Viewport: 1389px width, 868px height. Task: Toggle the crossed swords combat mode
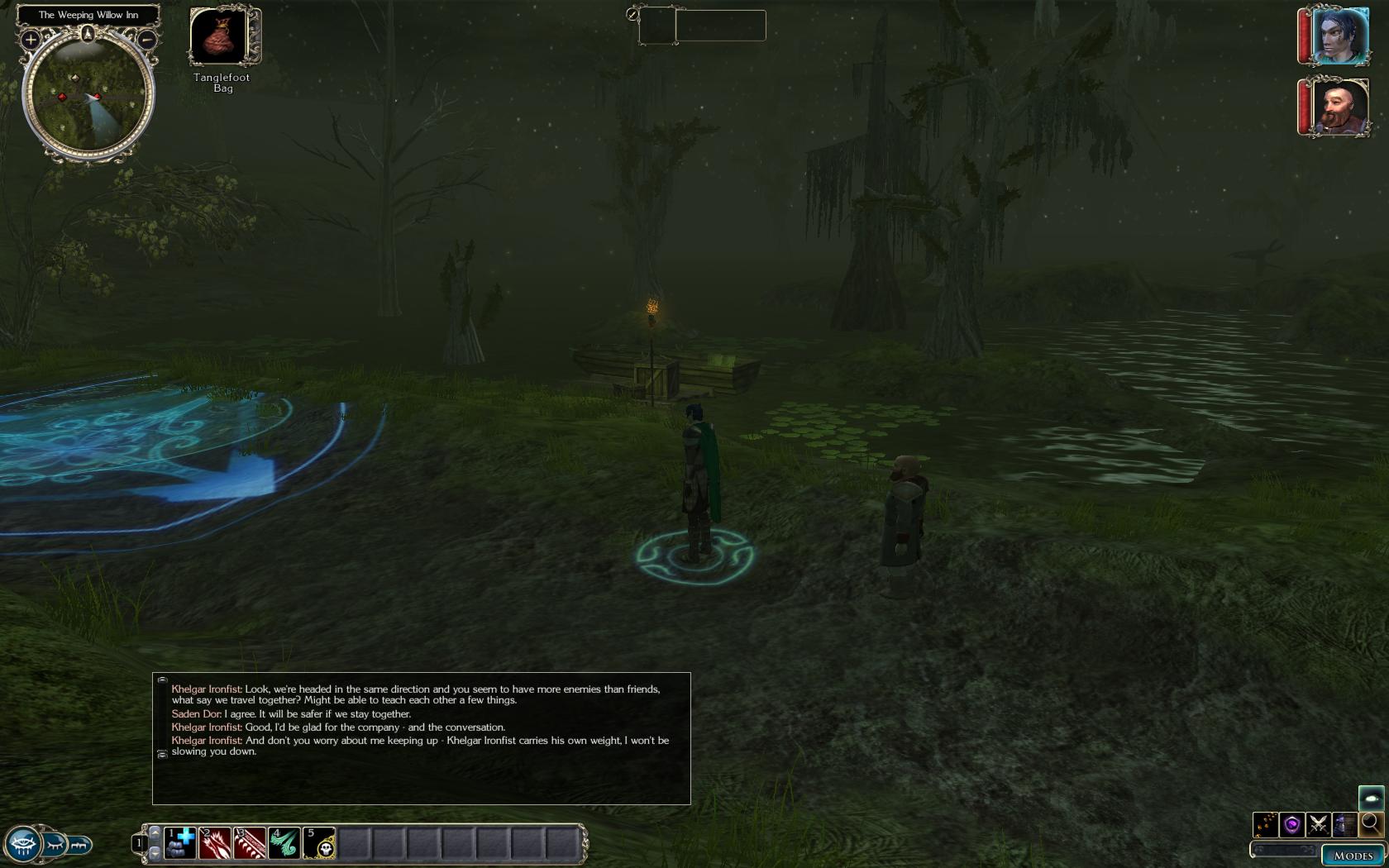click(x=1318, y=824)
